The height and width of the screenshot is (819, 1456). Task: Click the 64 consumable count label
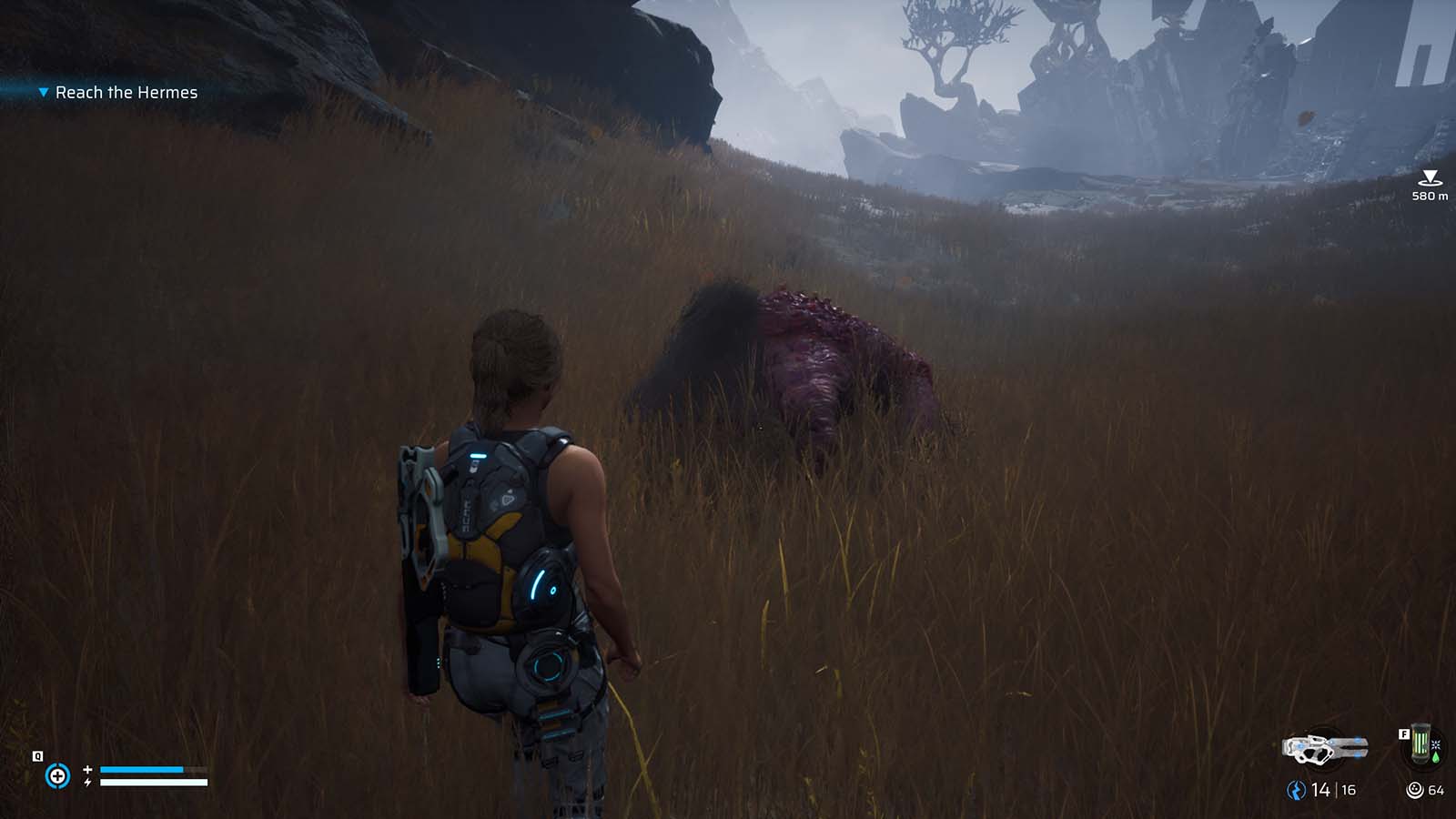(1436, 790)
